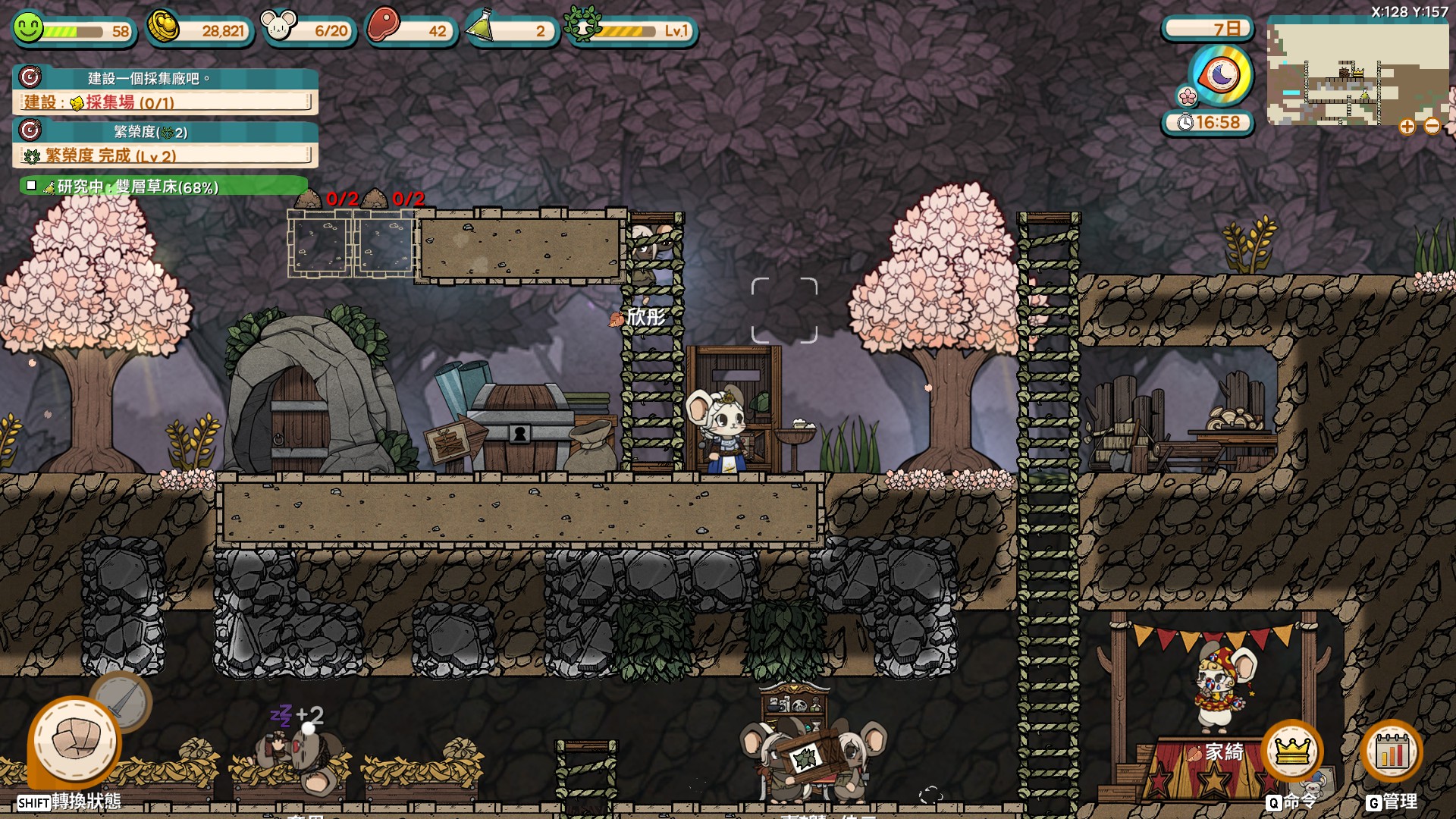Activate the fist state button
This screenshot has width=1456, height=819.
[75, 741]
